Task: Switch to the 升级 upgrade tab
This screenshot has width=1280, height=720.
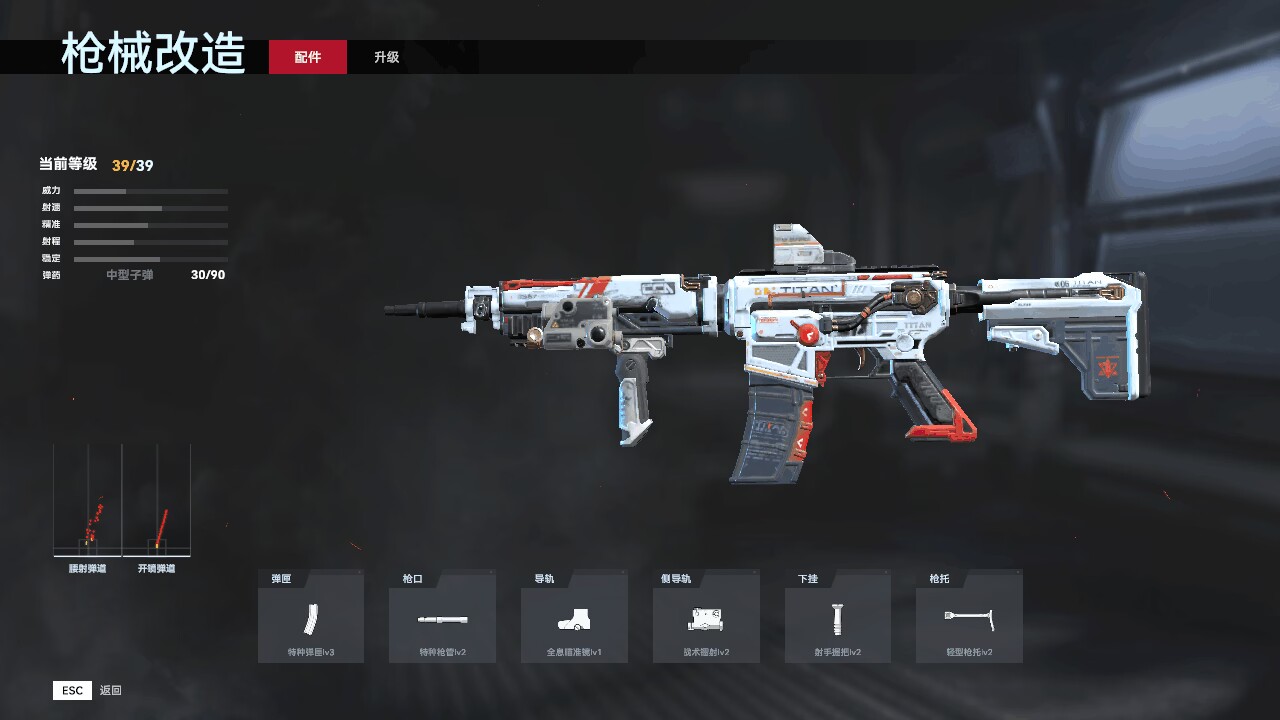Action: (x=387, y=57)
